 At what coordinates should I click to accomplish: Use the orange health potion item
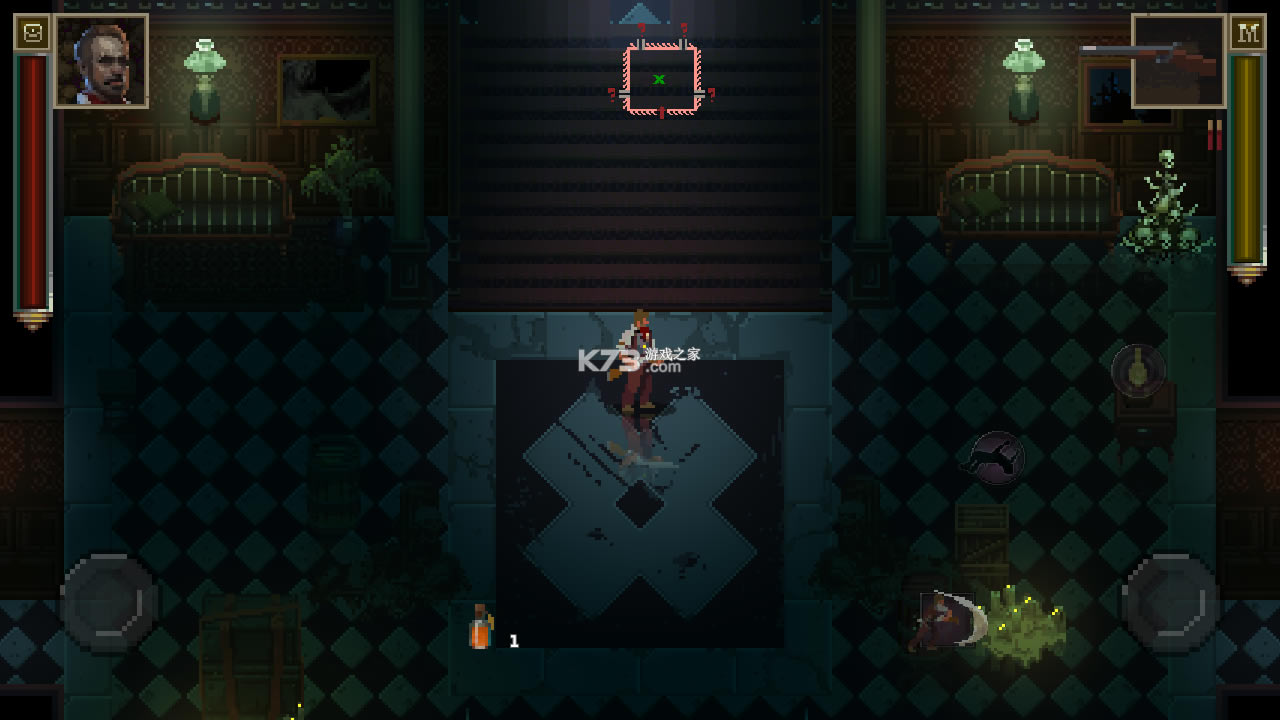(481, 630)
